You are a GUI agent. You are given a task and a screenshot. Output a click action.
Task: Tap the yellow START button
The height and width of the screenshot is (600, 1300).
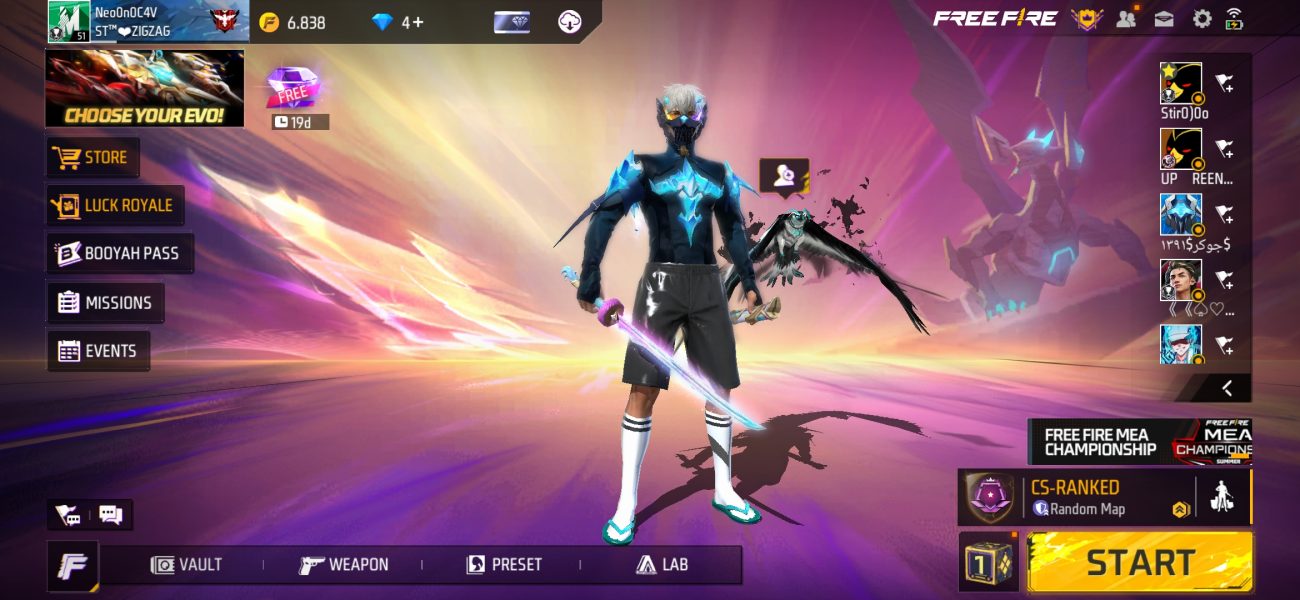tap(1139, 562)
